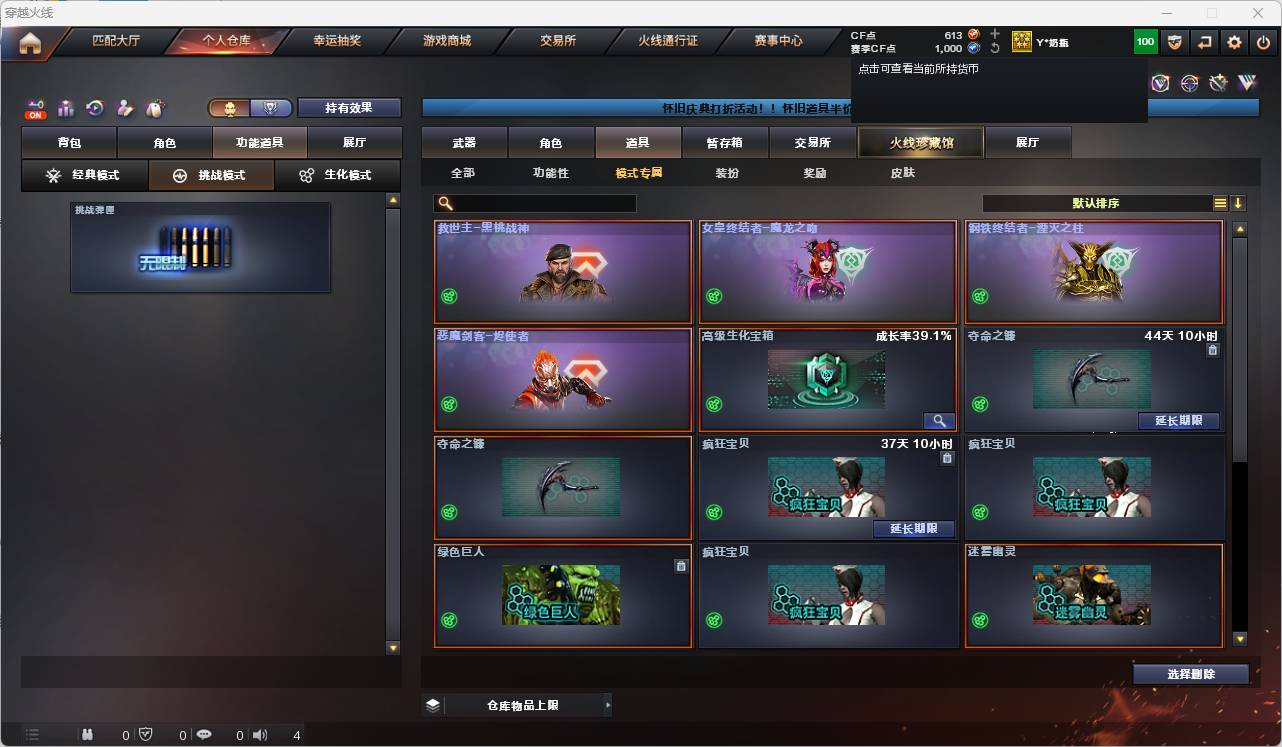
Task: Click the return-to-channel arrow icon
Action: pos(1203,42)
